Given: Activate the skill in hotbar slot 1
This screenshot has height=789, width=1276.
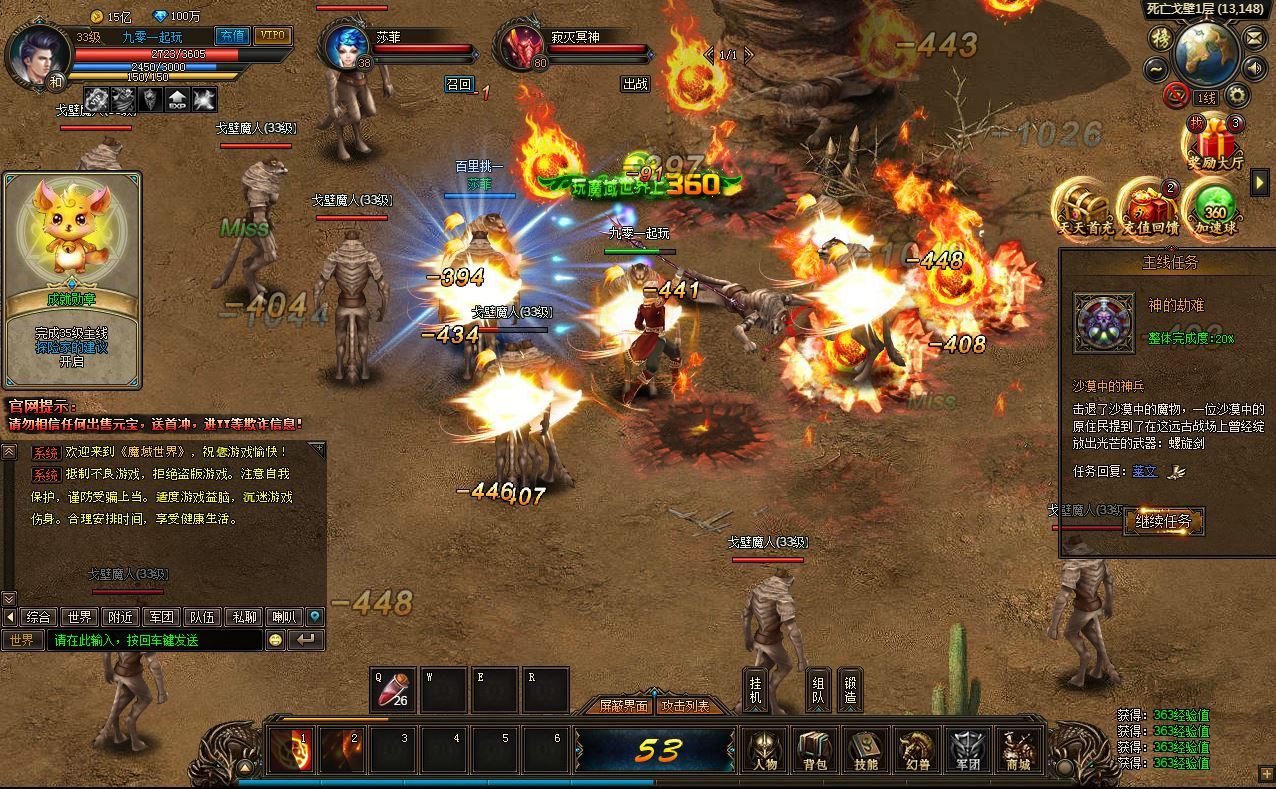Looking at the screenshot, I should click(291, 750).
